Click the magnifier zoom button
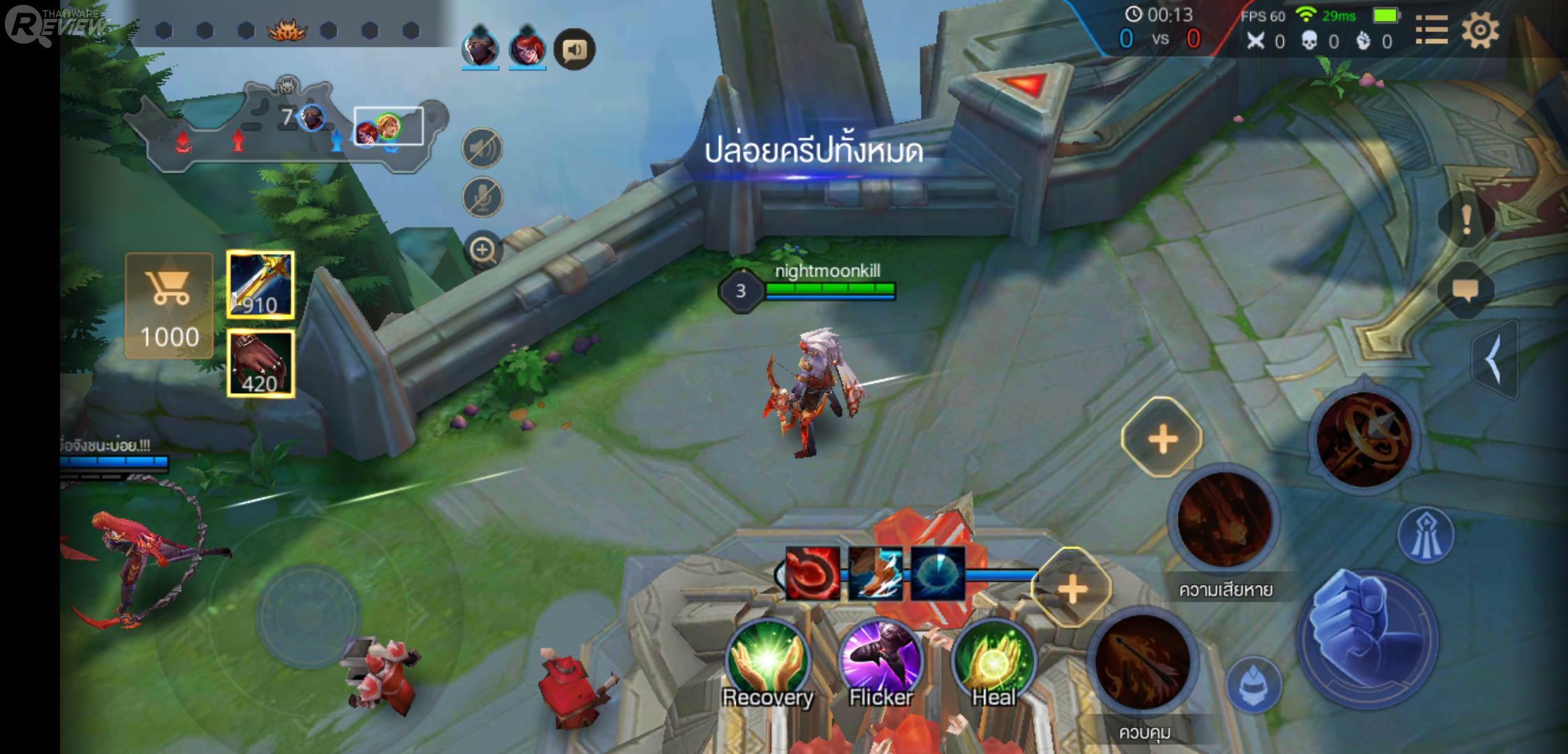 (x=483, y=249)
